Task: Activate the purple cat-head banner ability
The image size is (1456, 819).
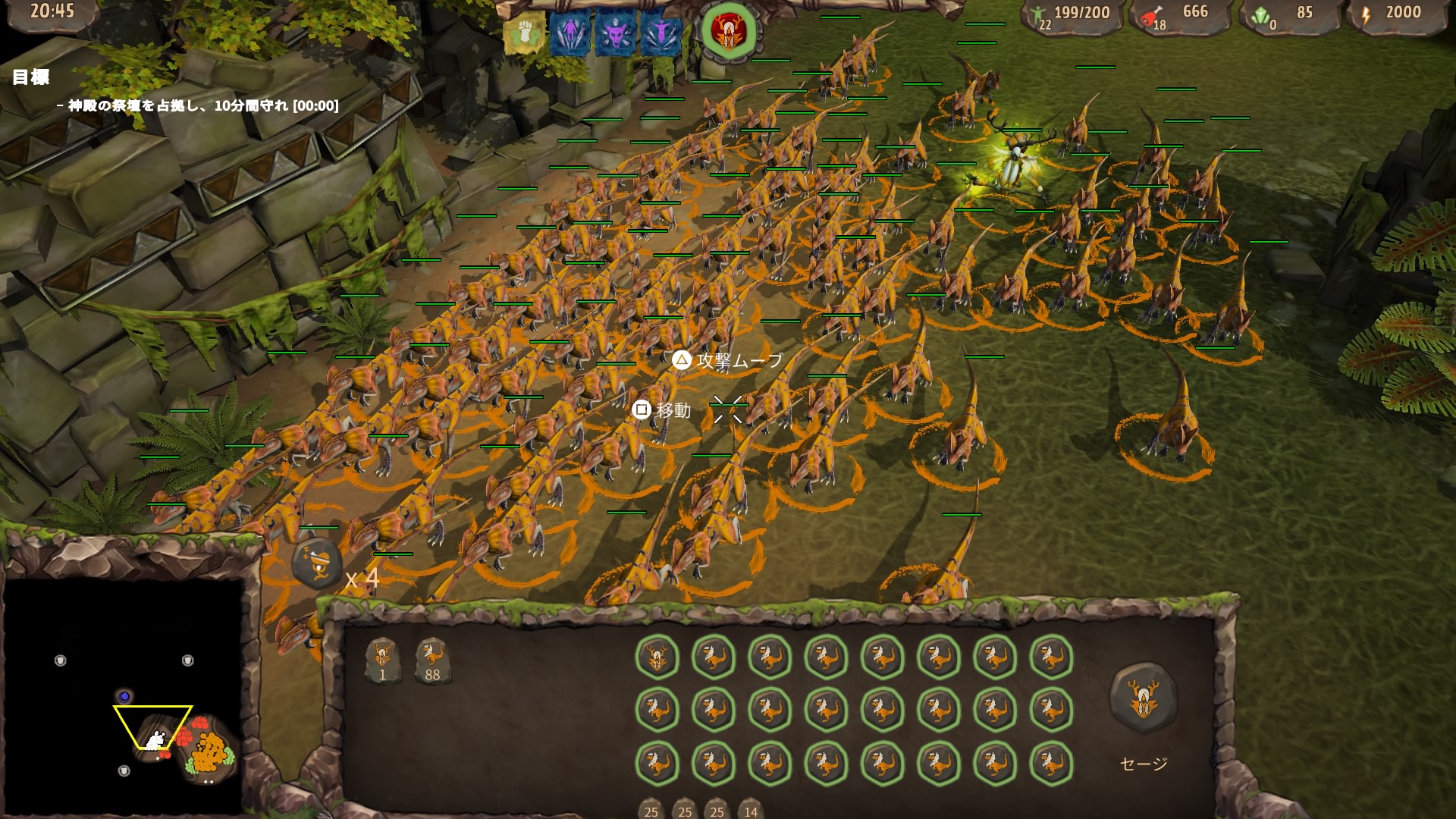Action: click(x=615, y=34)
